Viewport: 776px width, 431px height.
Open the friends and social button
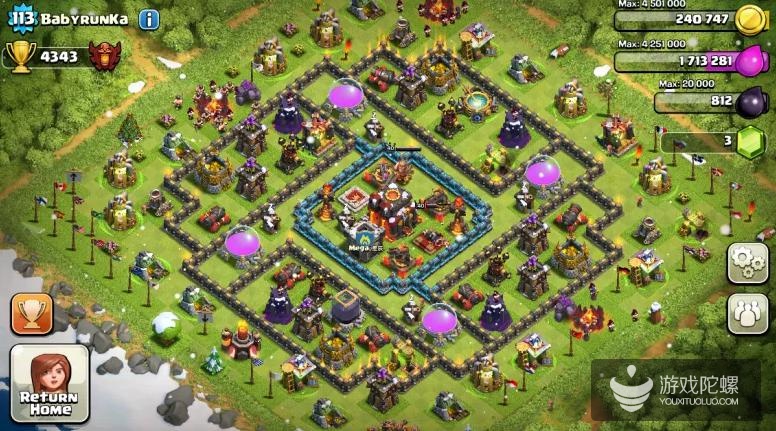click(x=747, y=313)
